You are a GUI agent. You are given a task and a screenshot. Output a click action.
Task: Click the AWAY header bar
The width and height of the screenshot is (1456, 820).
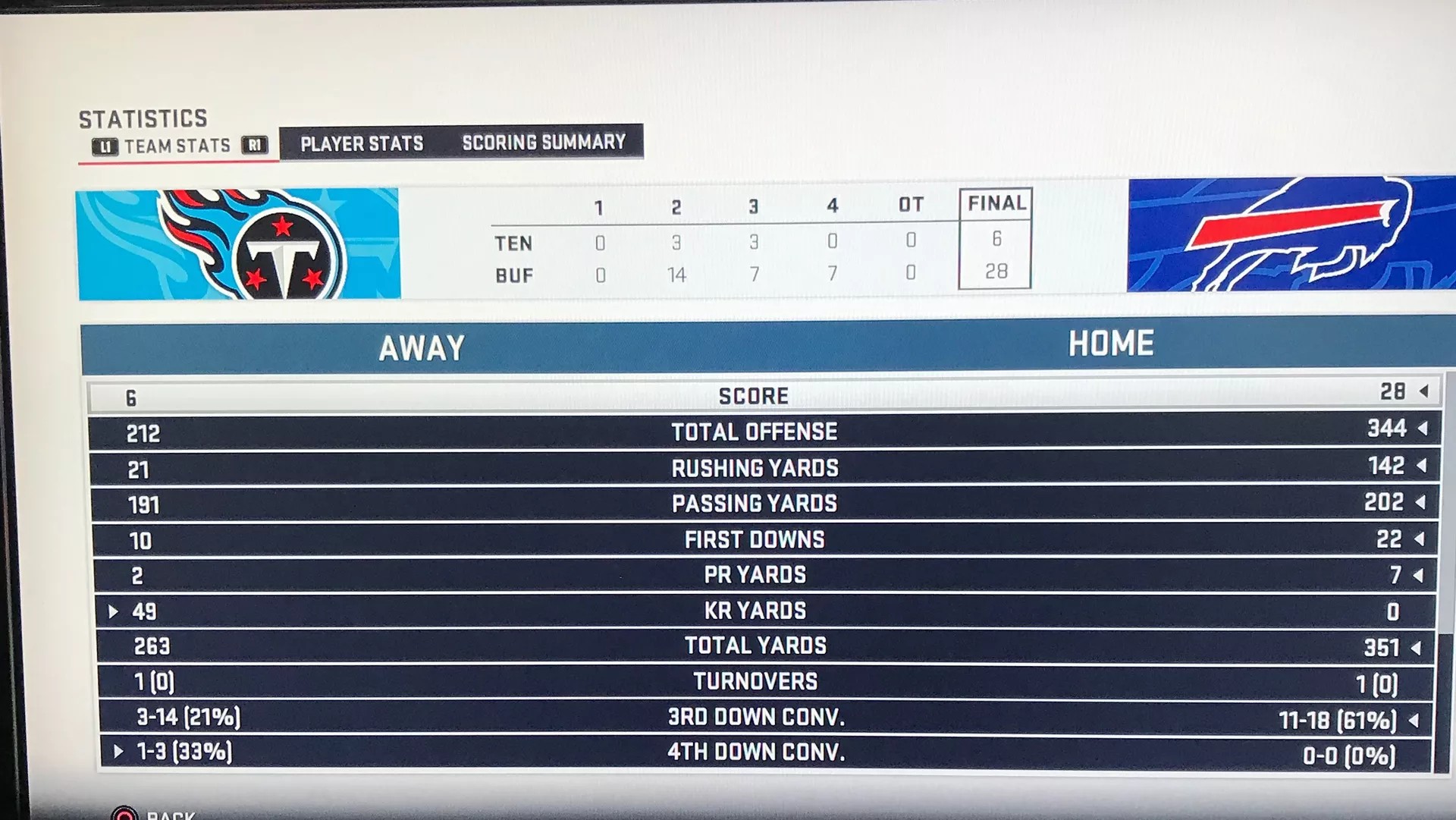422,346
